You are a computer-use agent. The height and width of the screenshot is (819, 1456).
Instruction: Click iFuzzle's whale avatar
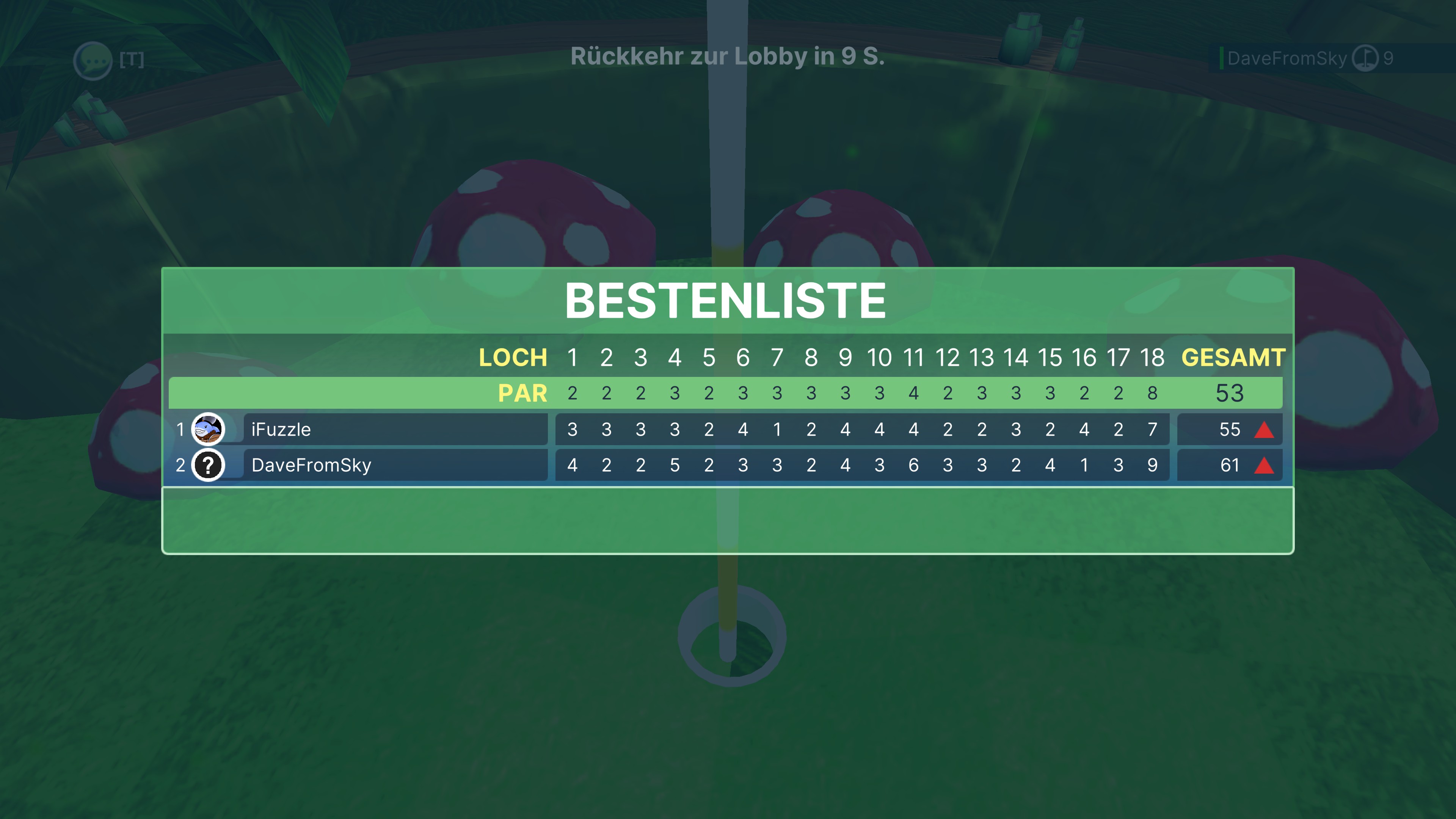[208, 430]
